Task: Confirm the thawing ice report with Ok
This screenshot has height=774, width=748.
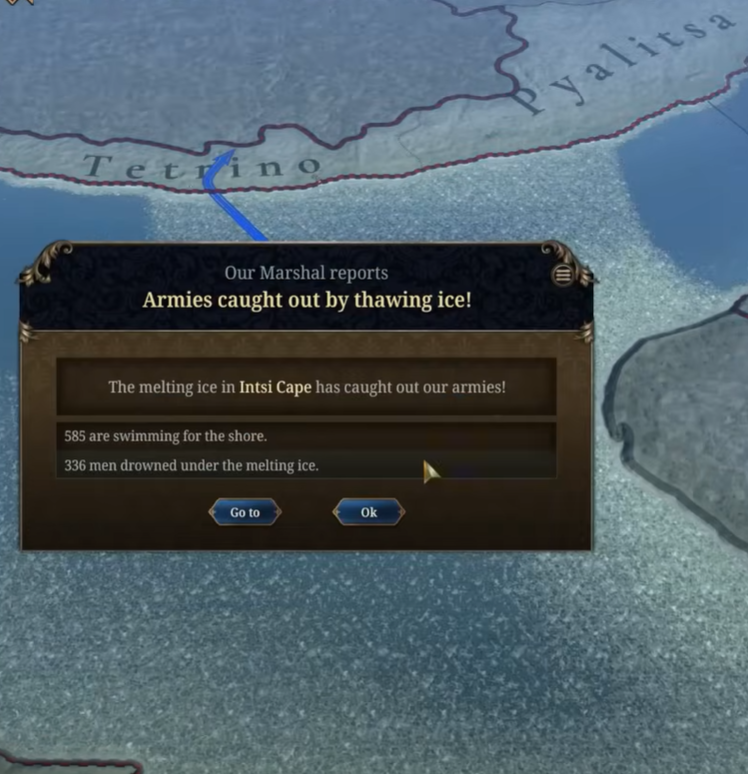Action: point(368,512)
